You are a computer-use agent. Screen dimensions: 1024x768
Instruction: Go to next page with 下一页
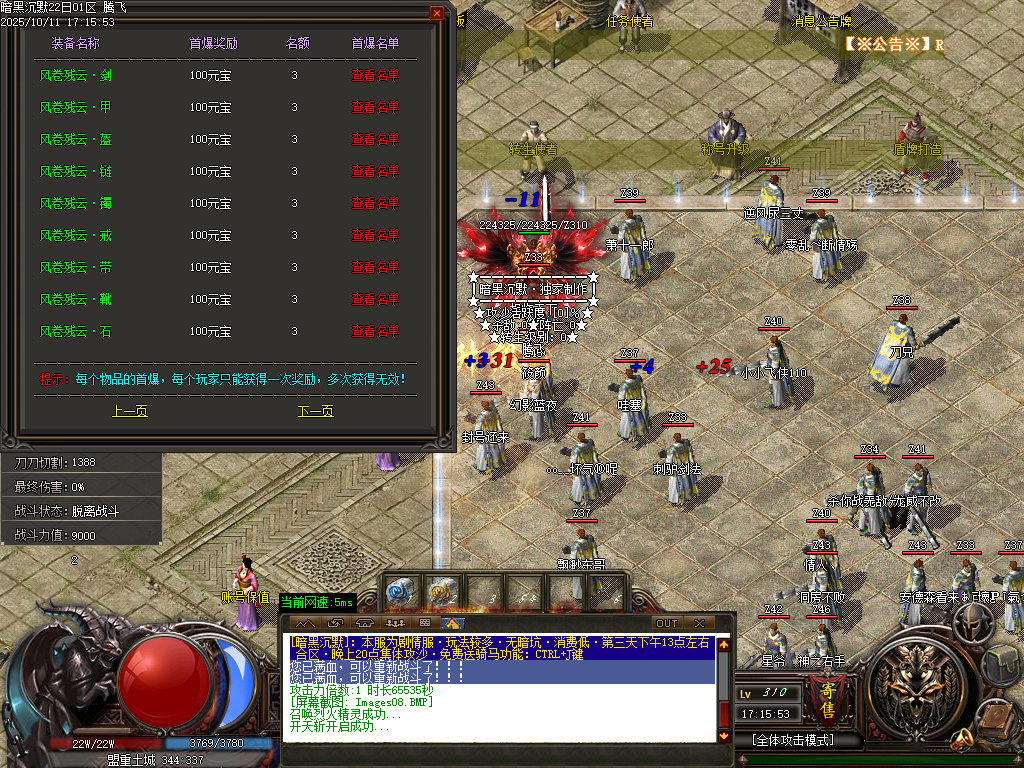coord(316,411)
